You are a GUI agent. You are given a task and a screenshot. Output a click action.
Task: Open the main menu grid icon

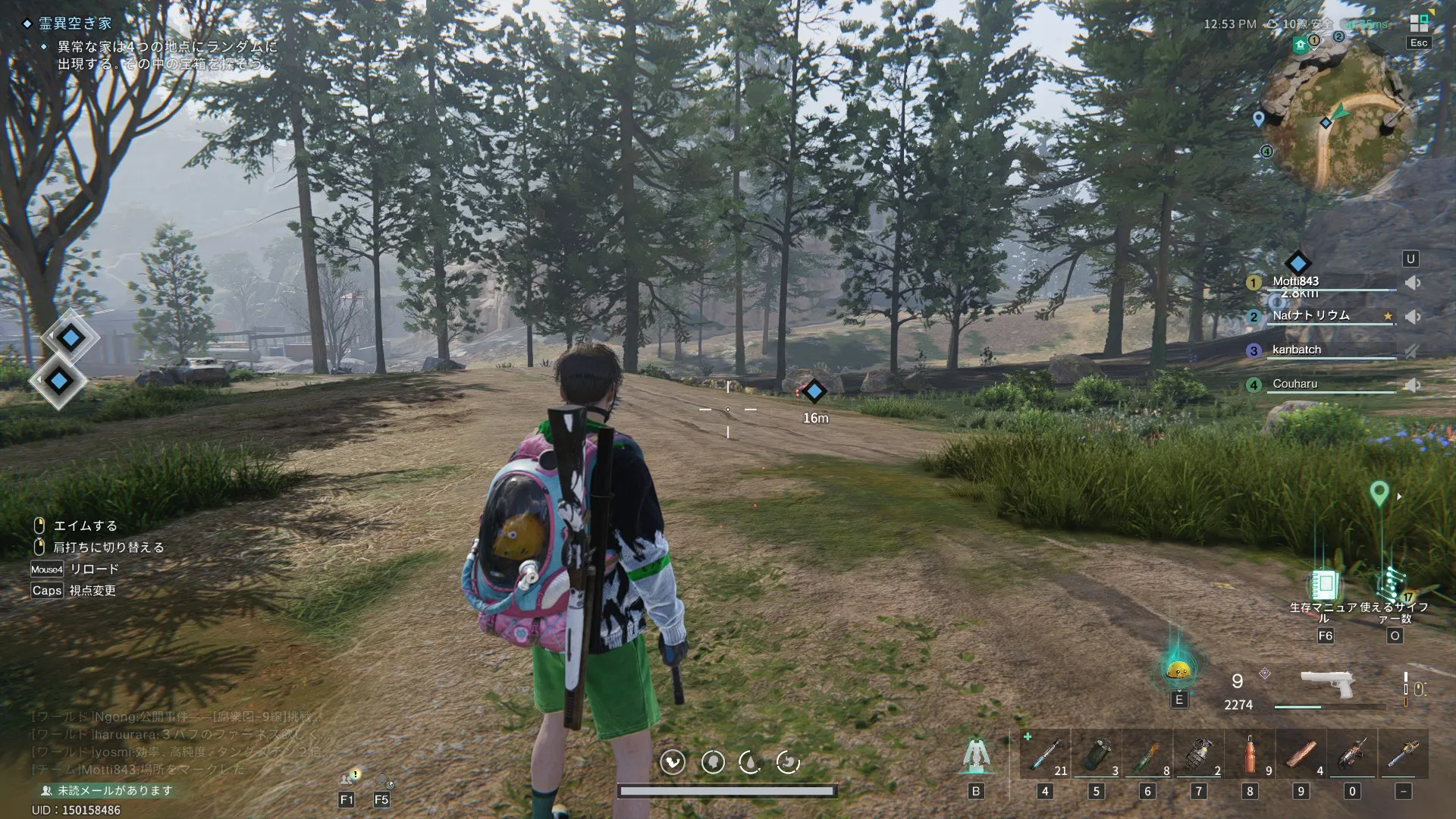pyautogui.click(x=1418, y=24)
